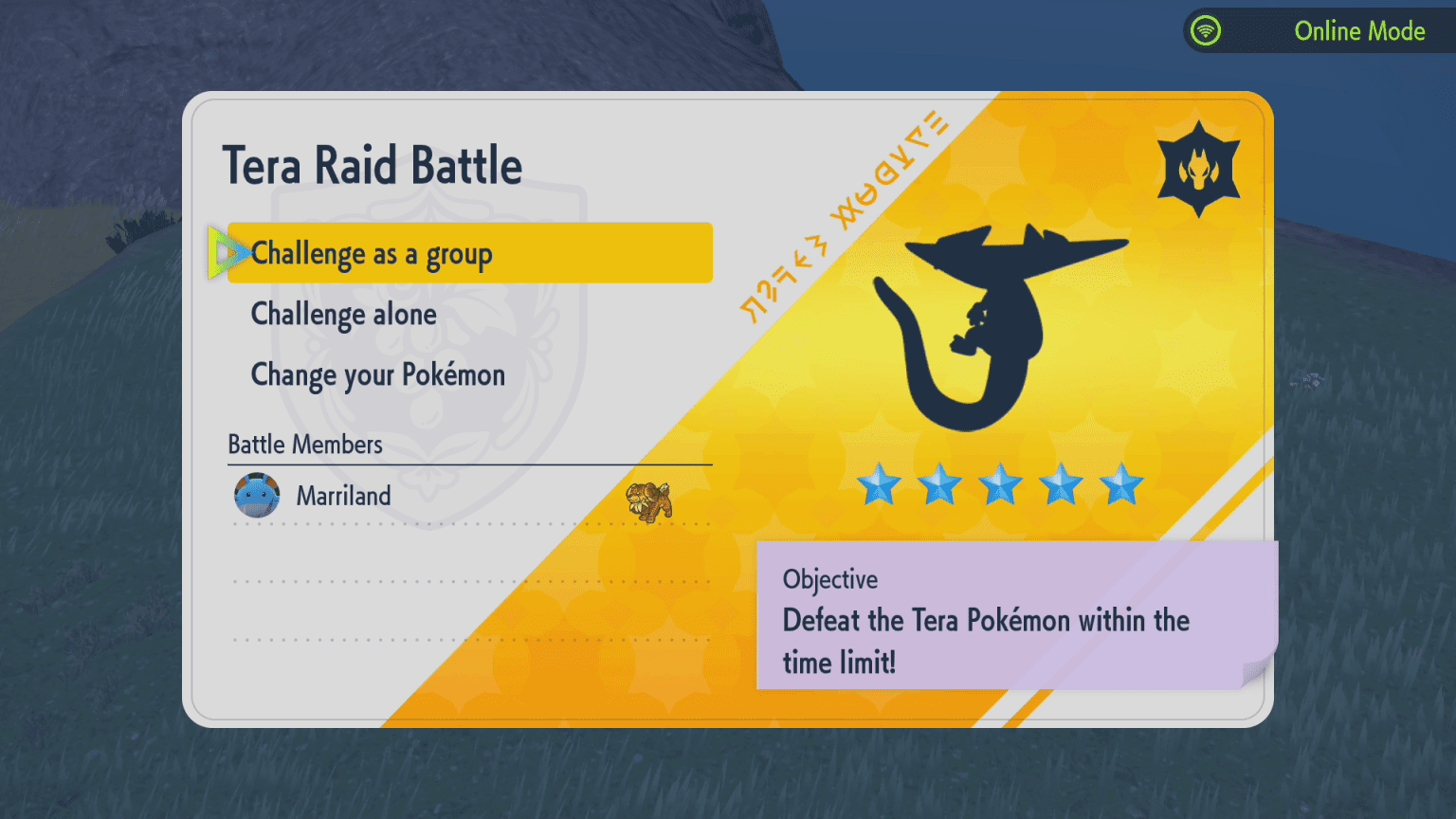Image resolution: width=1456 pixels, height=819 pixels.
Task: Choose Challenge alone option
Action: point(344,315)
